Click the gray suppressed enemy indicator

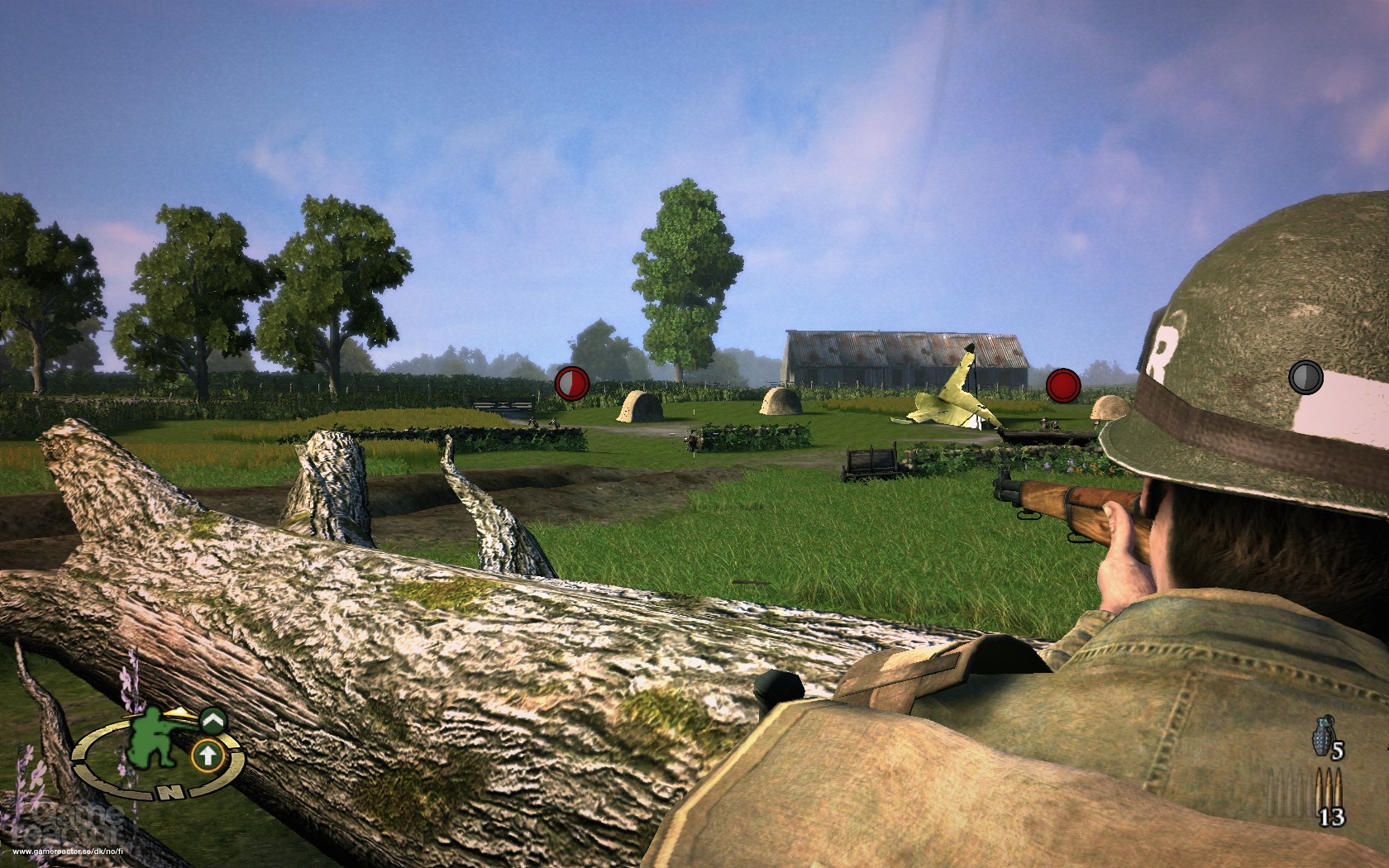point(1305,378)
